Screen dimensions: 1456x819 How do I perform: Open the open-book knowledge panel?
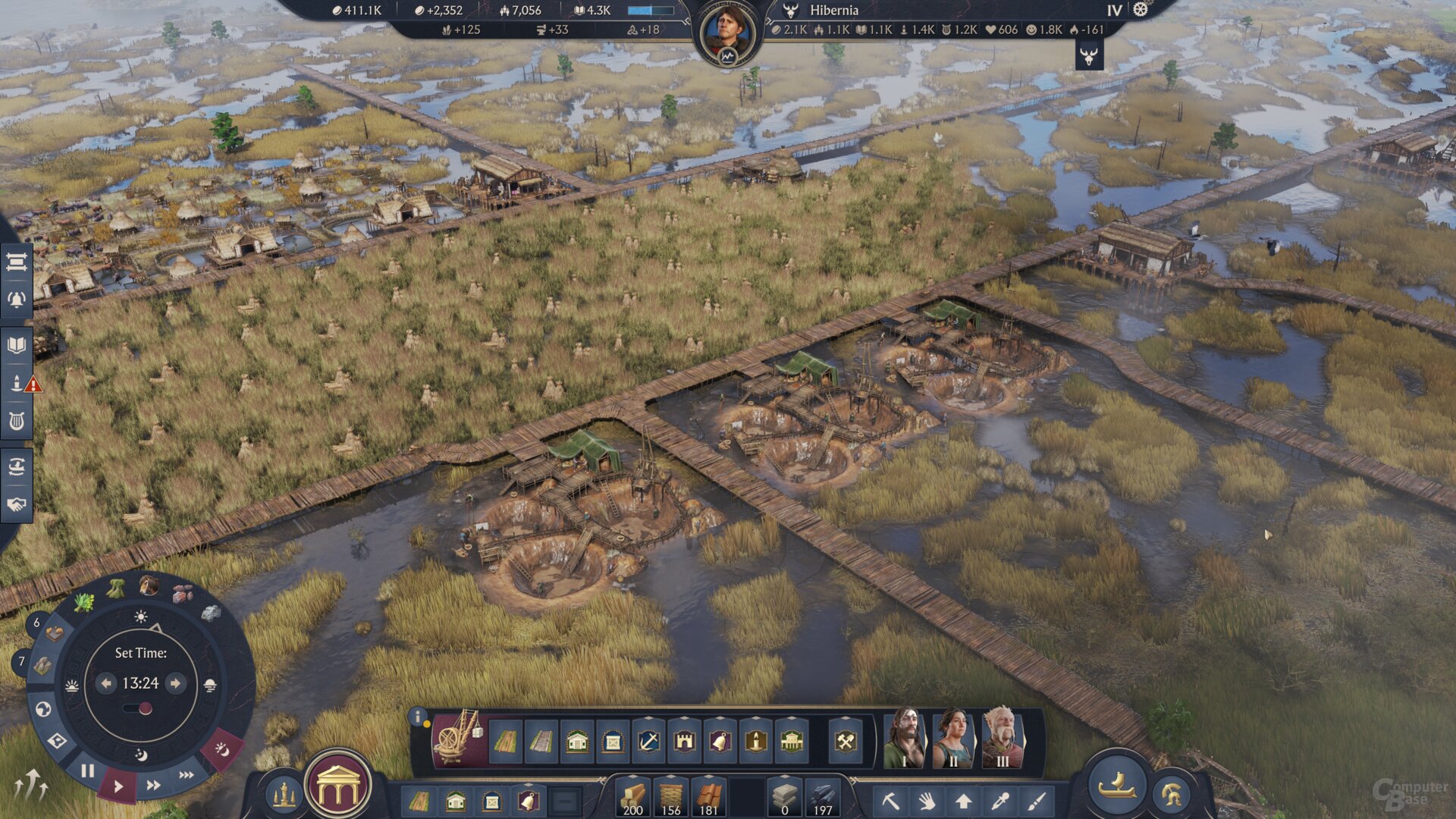coord(17,346)
